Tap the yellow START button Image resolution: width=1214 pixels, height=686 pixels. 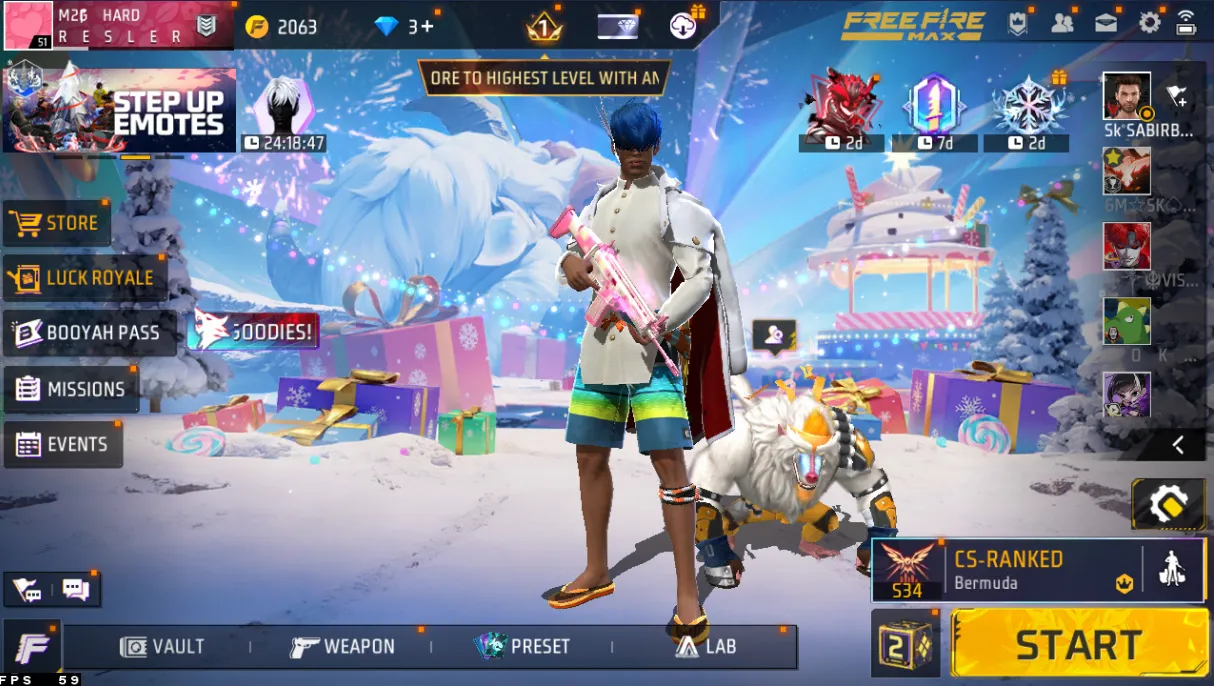(x=1078, y=644)
